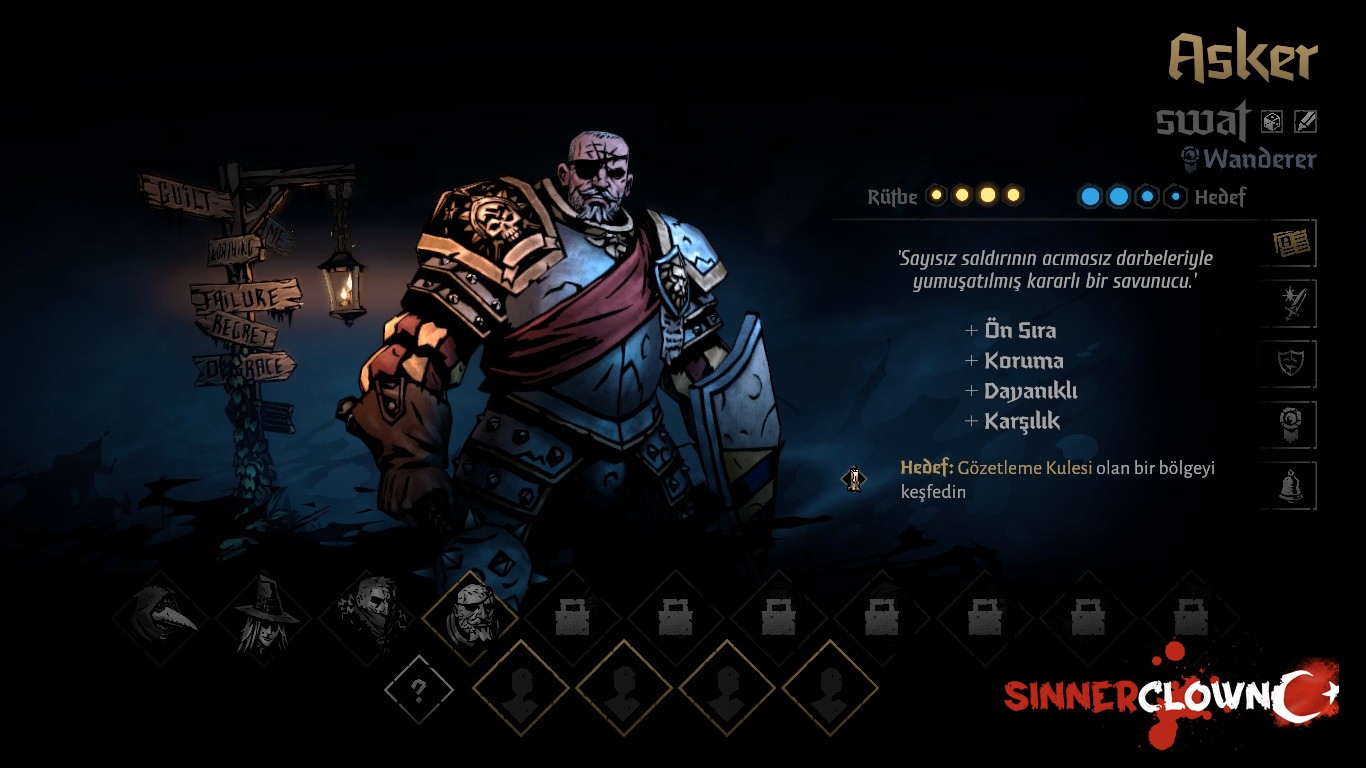This screenshot has width=1366, height=768.
Task: Edit the hero name with pencil icon
Action: coord(1305,122)
